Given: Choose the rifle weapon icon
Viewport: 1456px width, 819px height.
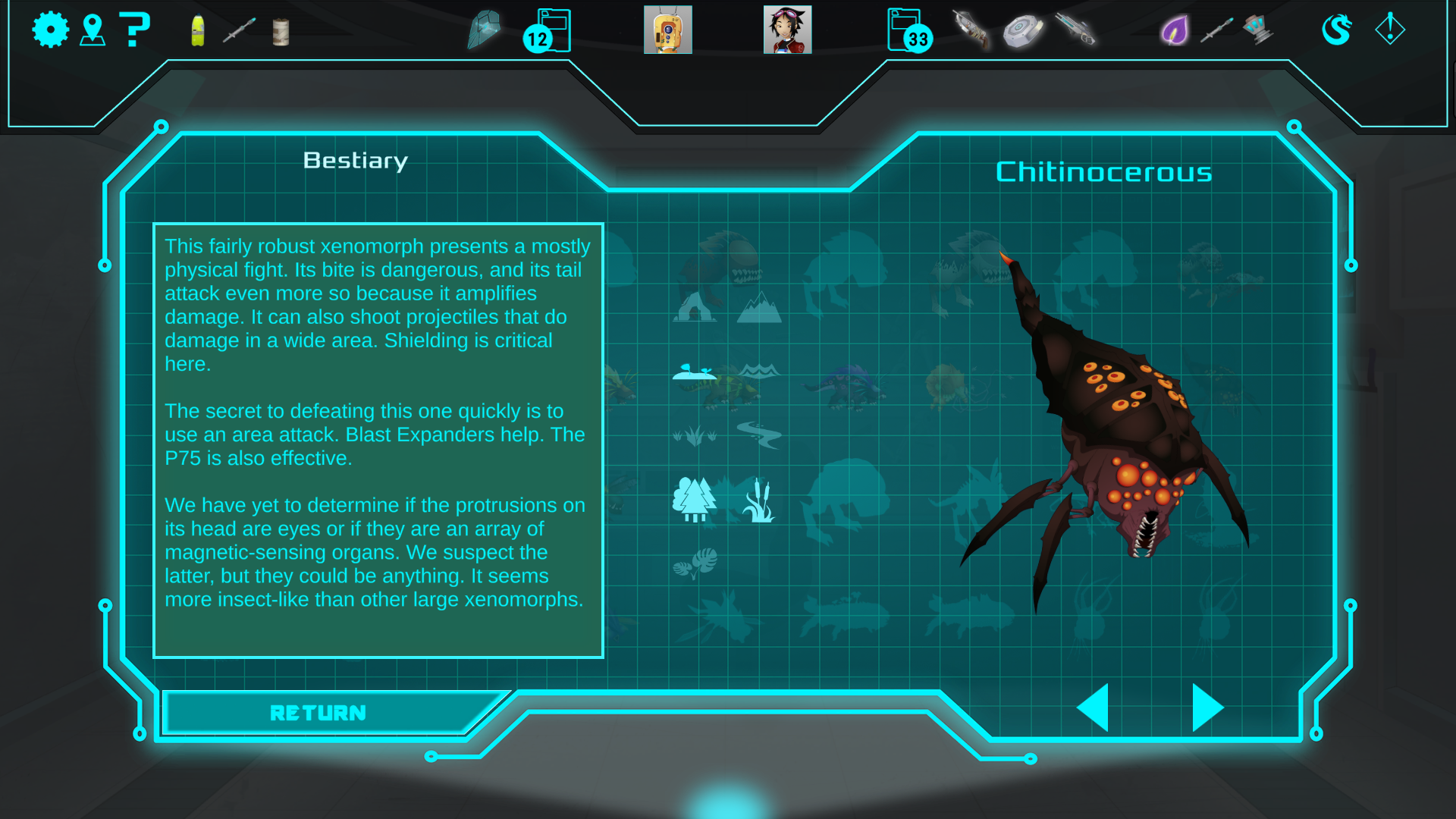Looking at the screenshot, I should click(x=1075, y=30).
